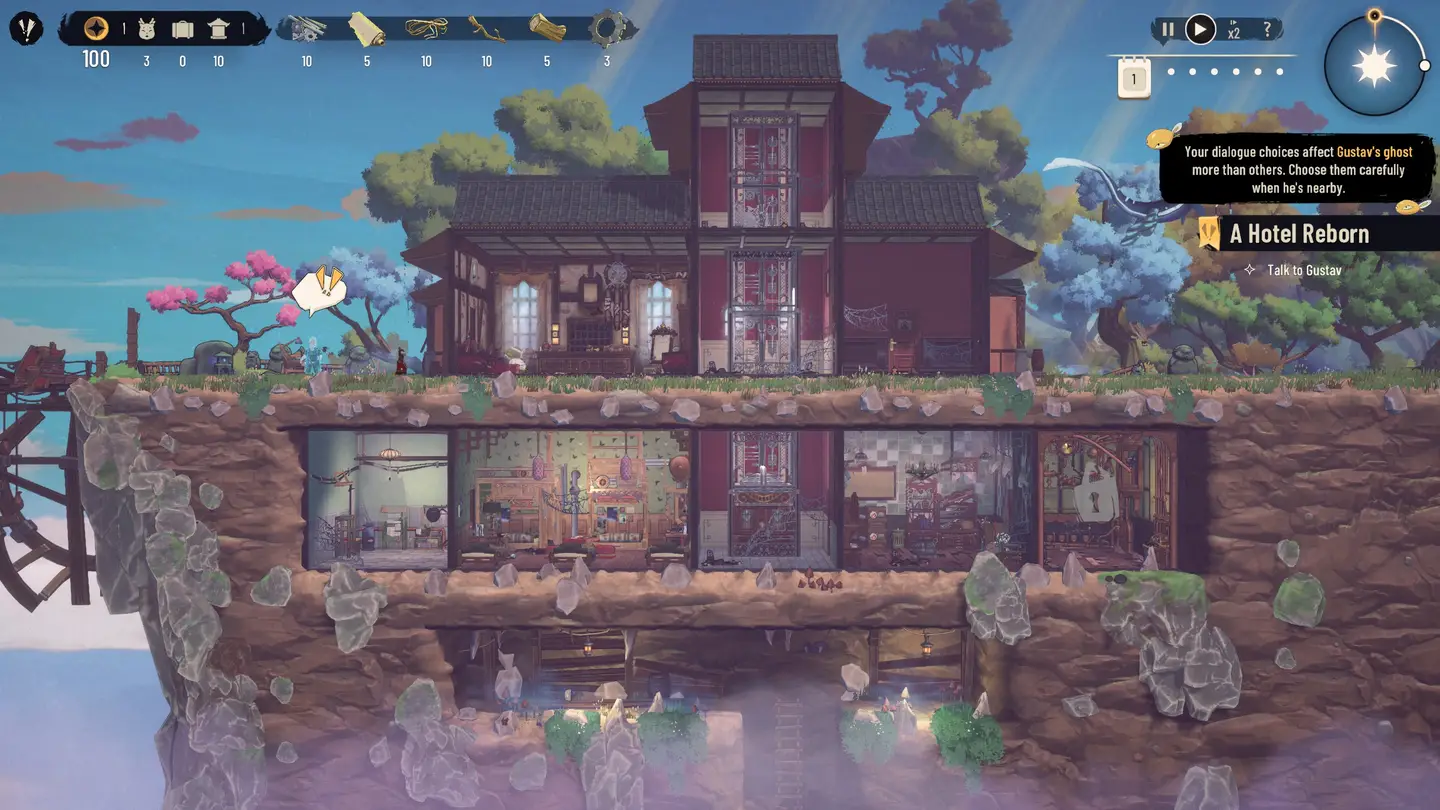This screenshot has height=810, width=1440.
Task: Click the gold coin currency icon
Action: tap(96, 28)
